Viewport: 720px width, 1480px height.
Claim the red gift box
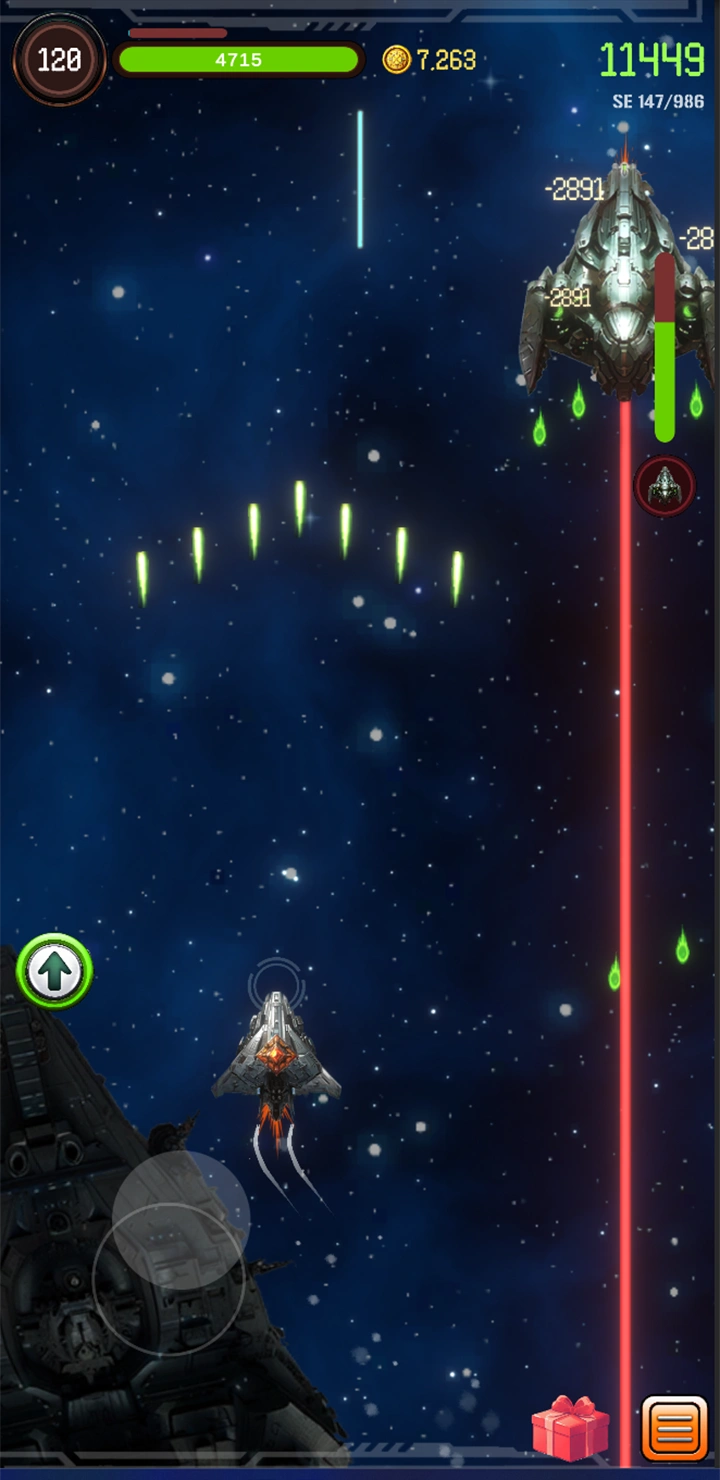(570, 1428)
